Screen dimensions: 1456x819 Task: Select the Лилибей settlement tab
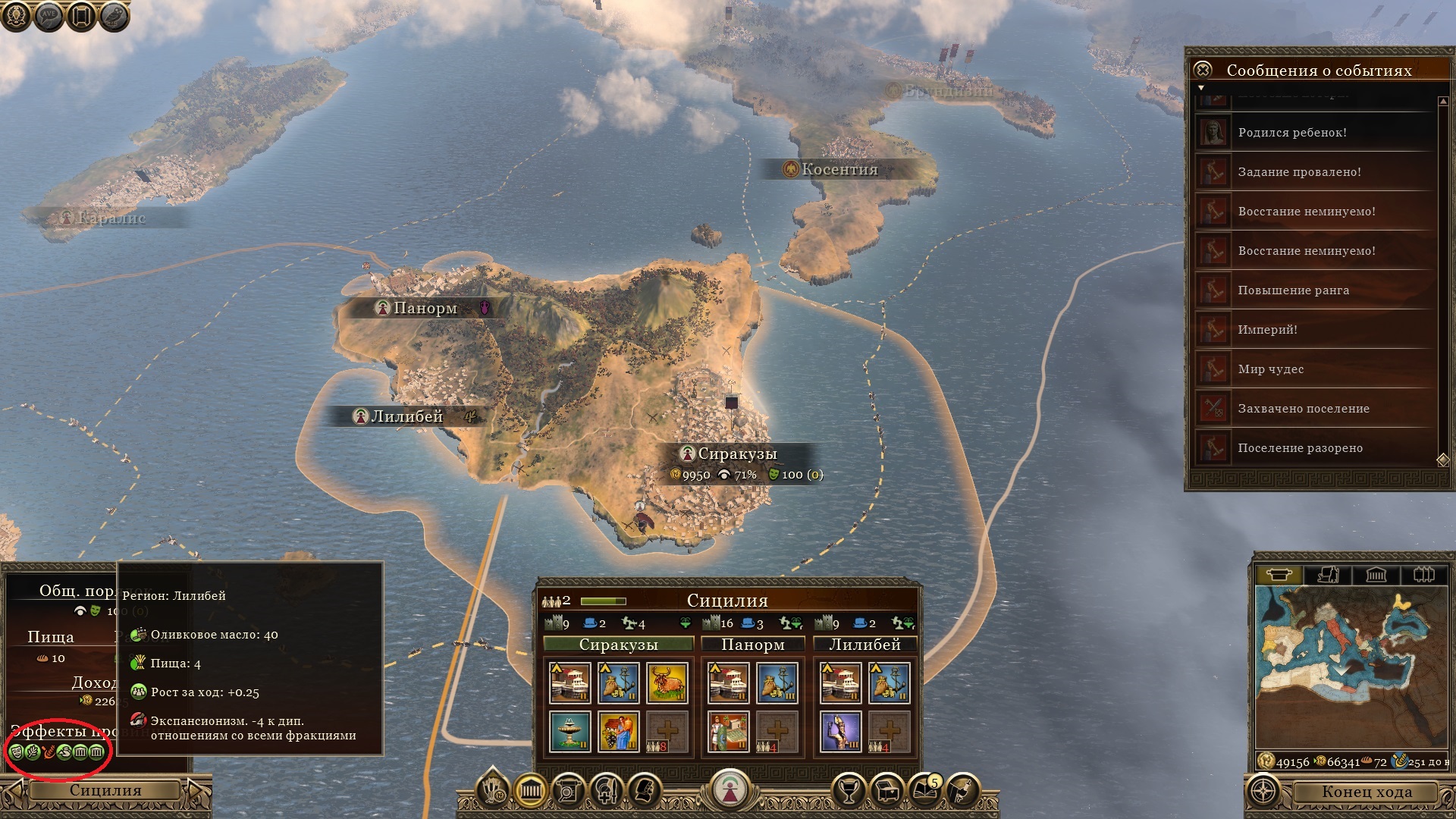[864, 645]
